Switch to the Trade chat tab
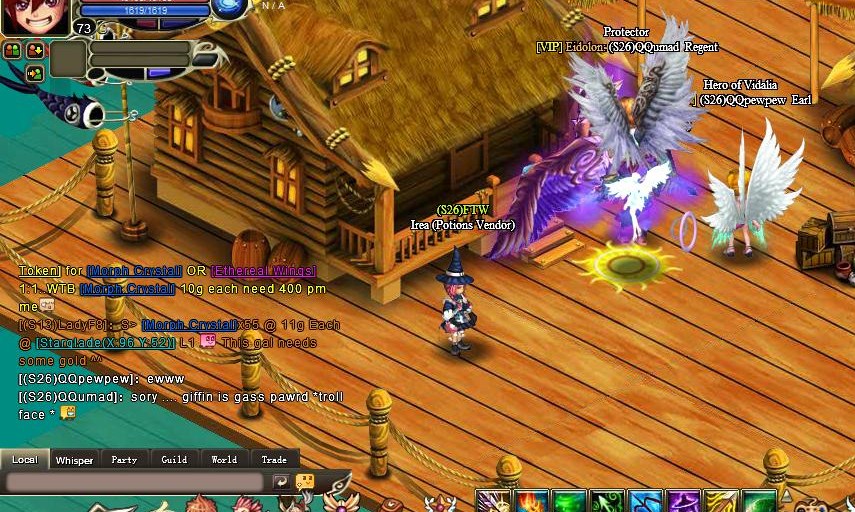The image size is (855, 512). [x=274, y=460]
